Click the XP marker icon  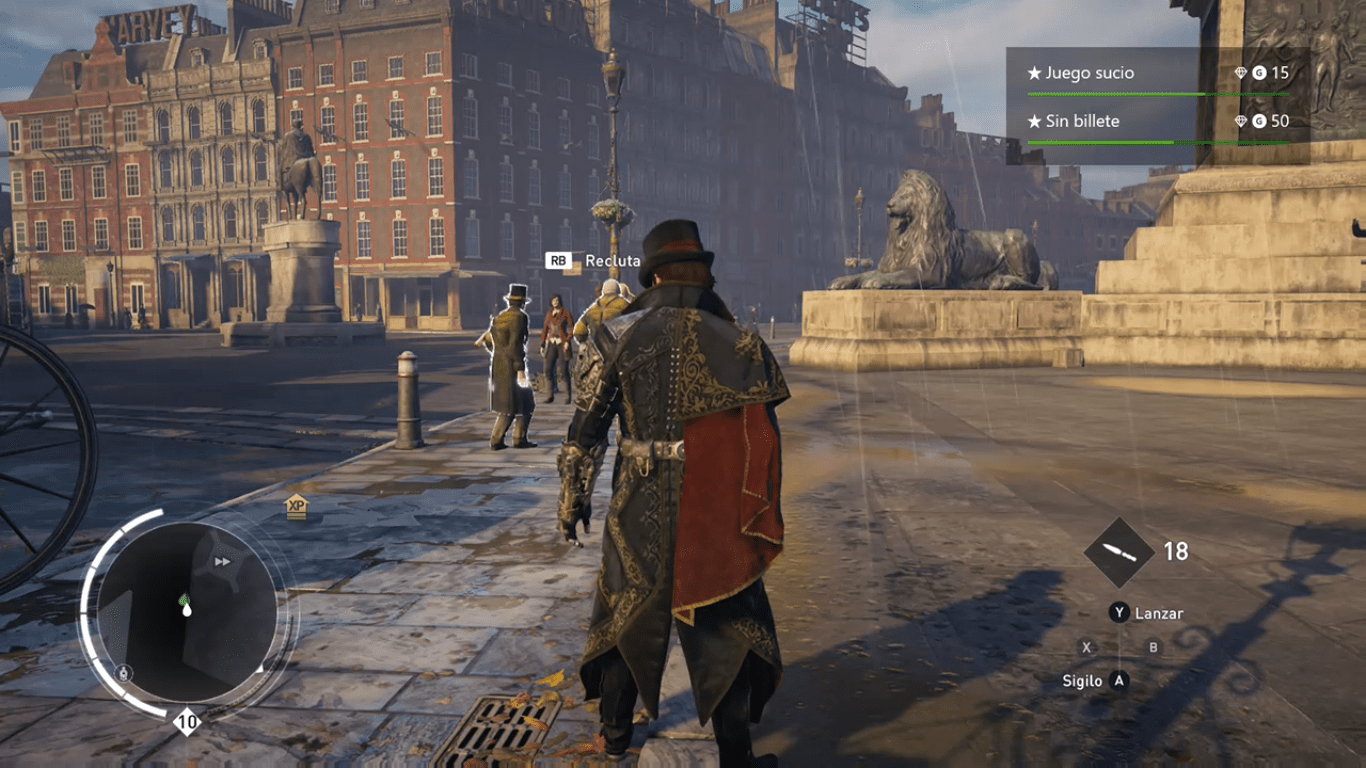tap(296, 506)
